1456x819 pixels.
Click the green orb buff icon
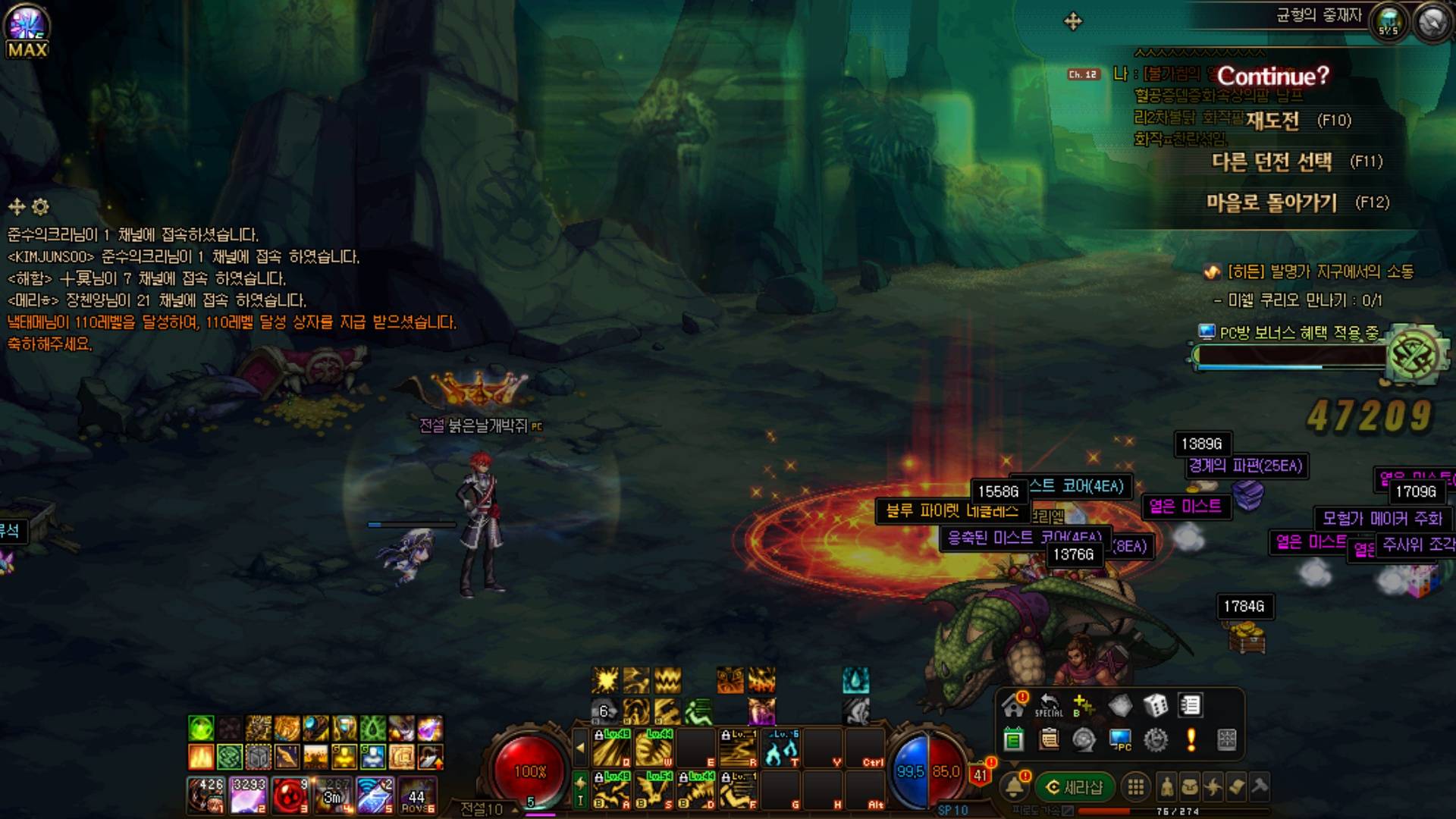(201, 729)
